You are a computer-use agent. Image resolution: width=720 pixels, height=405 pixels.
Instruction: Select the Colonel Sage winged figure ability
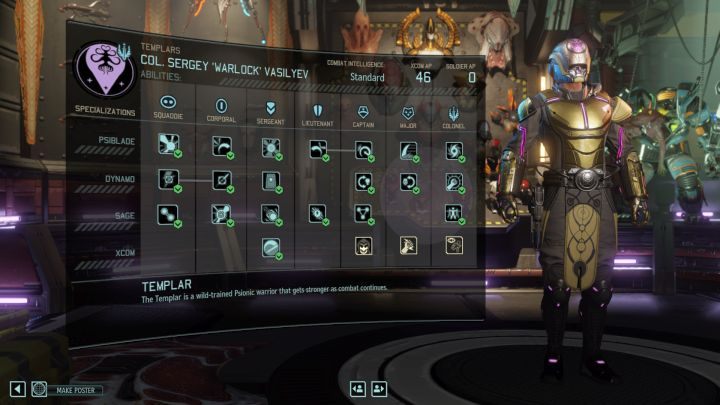tap(453, 213)
